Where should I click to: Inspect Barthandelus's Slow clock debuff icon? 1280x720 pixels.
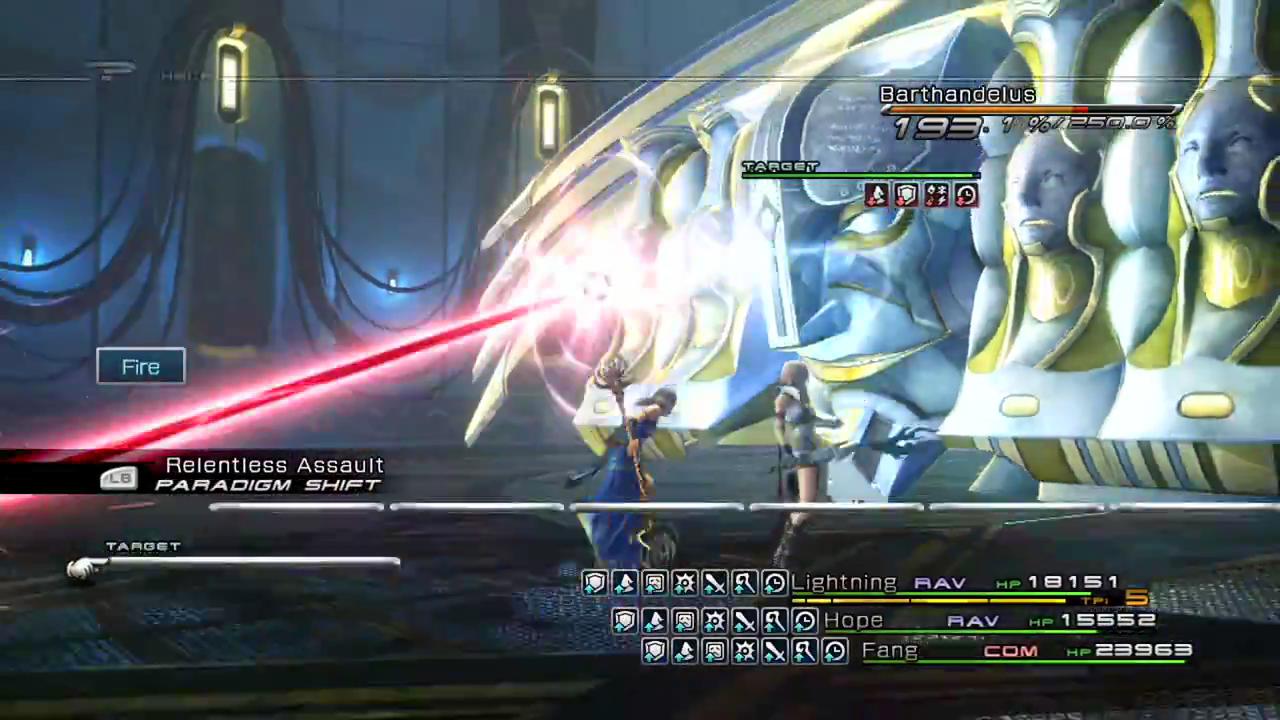tap(966, 195)
